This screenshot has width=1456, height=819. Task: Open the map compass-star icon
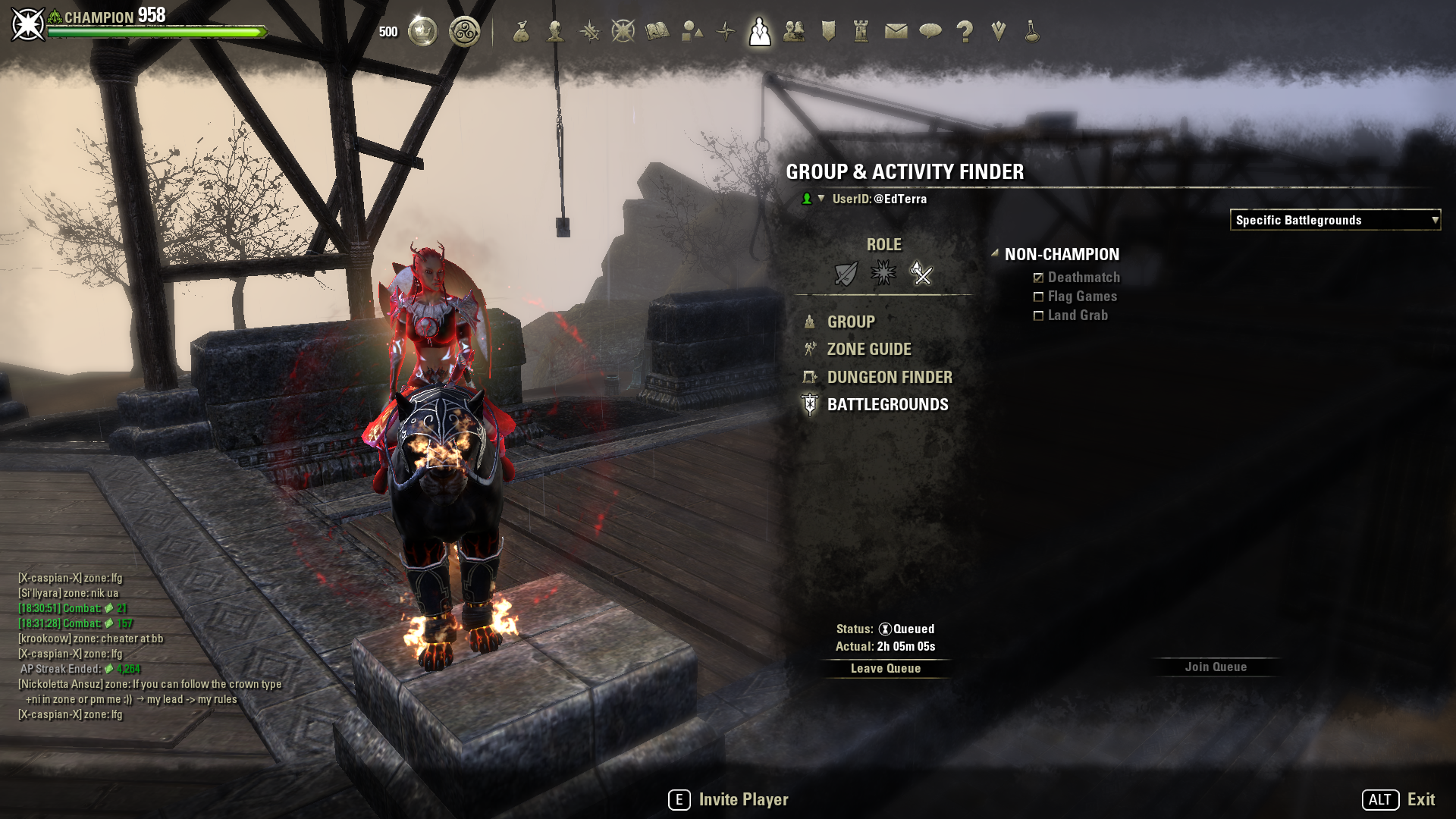tap(726, 32)
